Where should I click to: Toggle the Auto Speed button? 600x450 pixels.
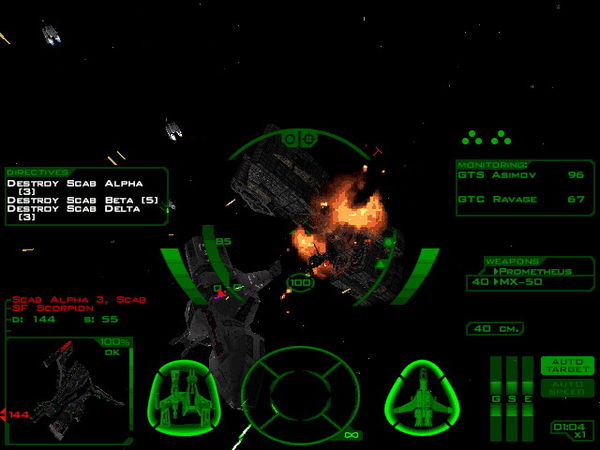[567, 388]
